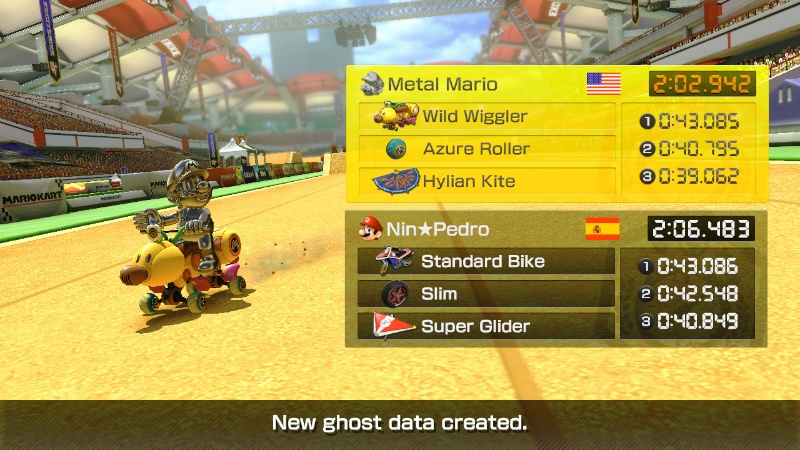Select the Metal Mario player header
Viewport: 800px width, 450px height.
pos(442,83)
